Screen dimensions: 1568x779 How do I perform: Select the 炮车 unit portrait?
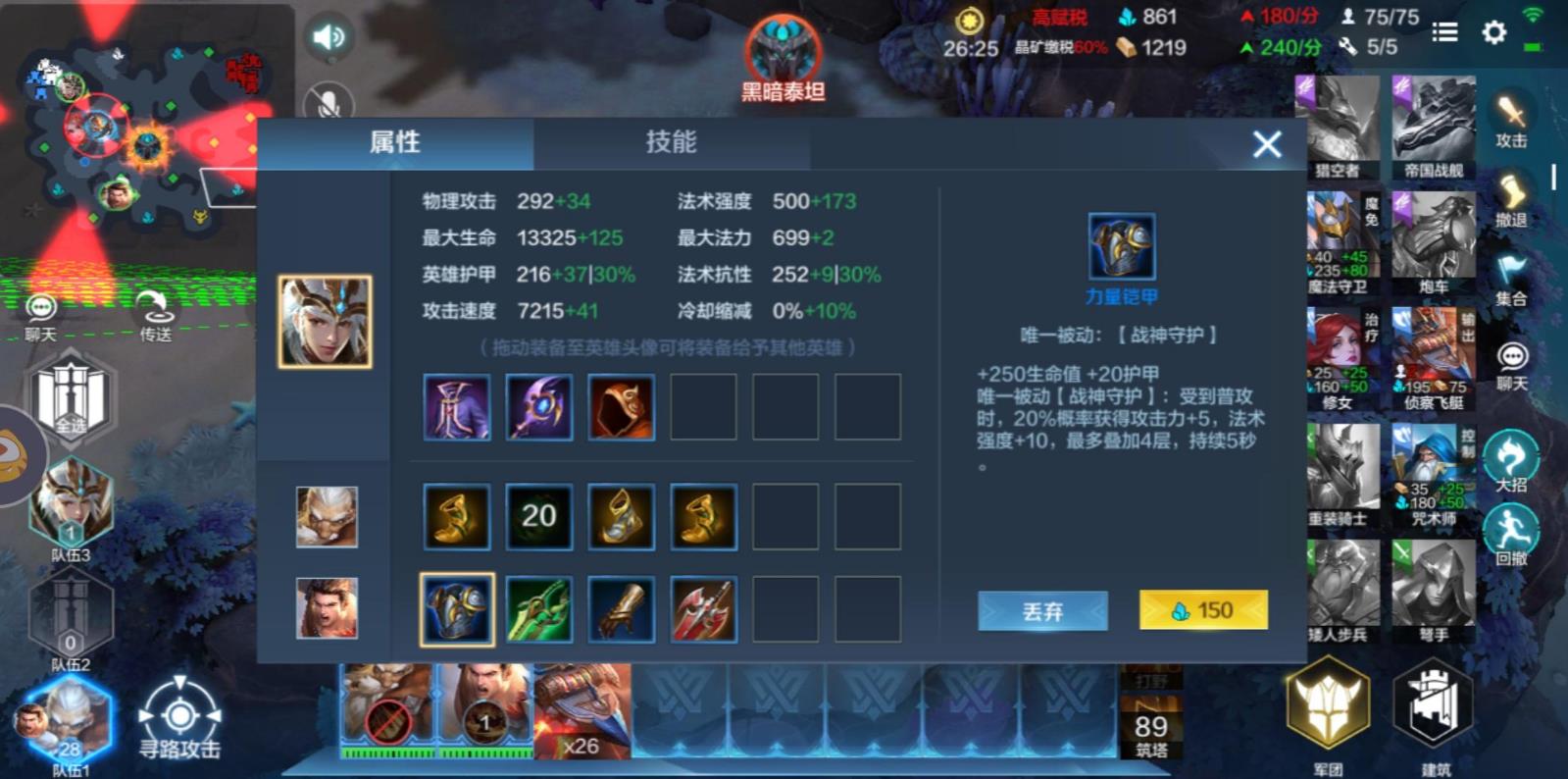(x=1435, y=238)
